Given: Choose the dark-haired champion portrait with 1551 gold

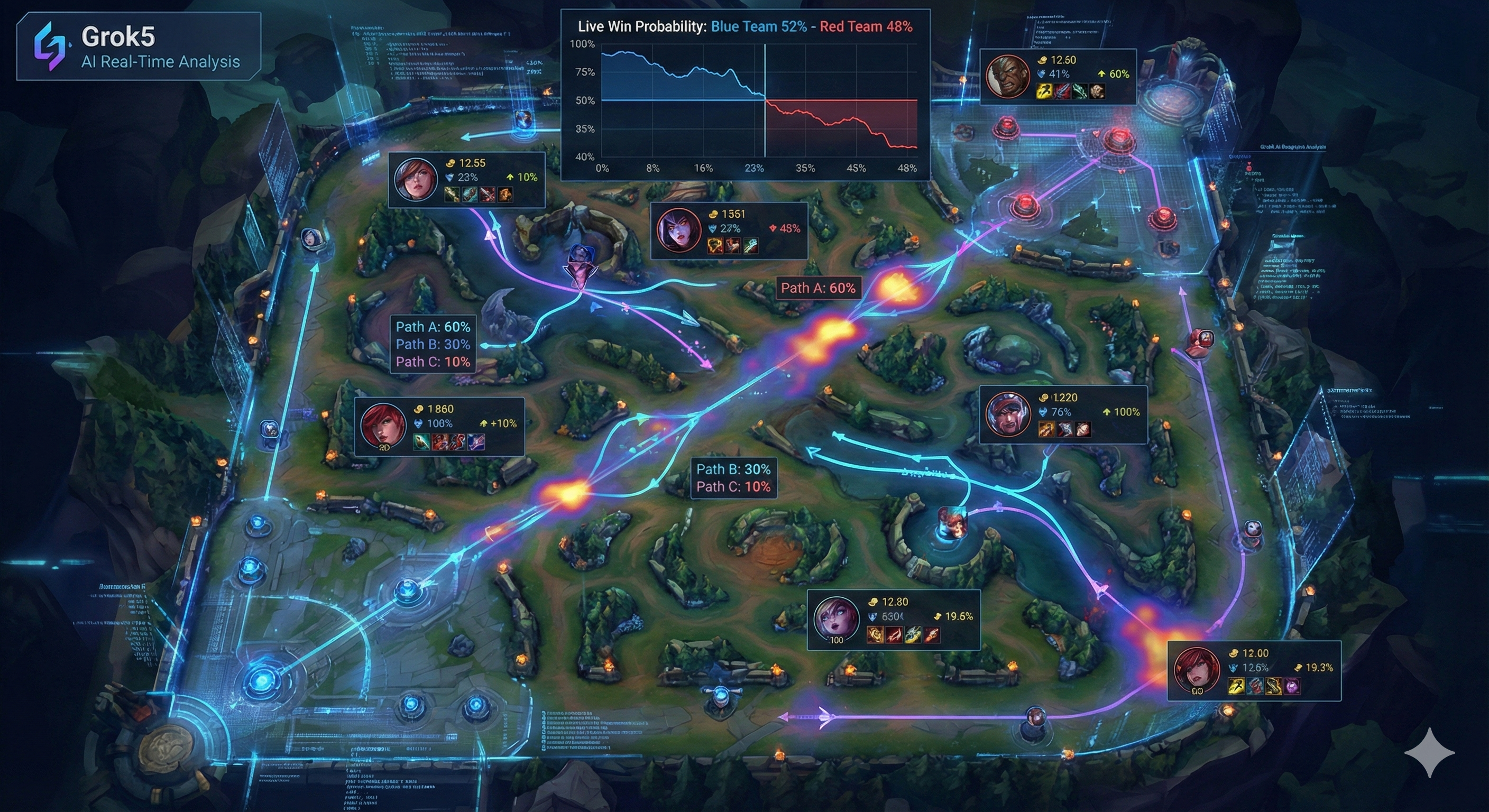Looking at the screenshot, I should coord(678,230).
